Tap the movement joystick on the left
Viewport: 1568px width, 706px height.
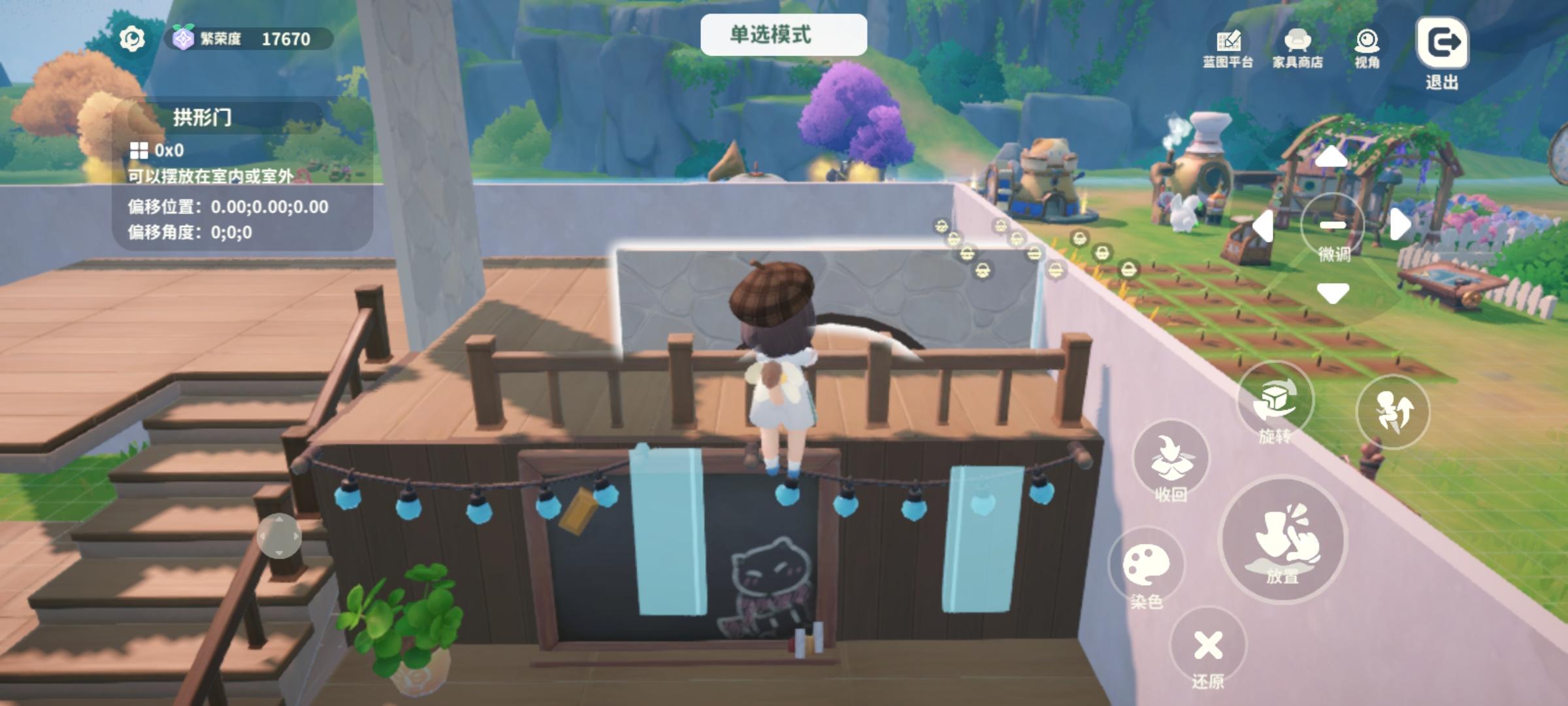278,535
